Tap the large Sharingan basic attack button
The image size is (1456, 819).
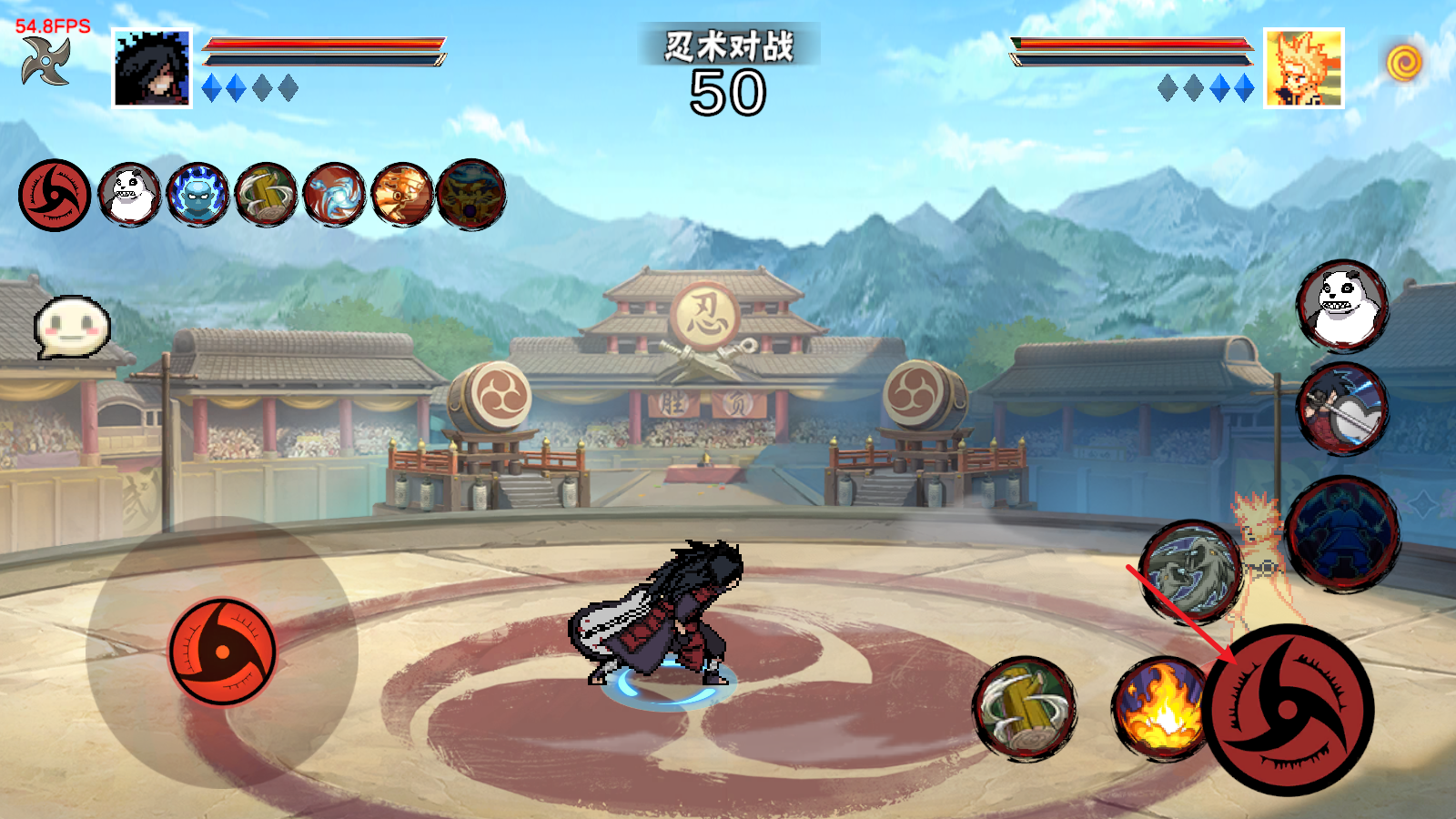(1288, 709)
